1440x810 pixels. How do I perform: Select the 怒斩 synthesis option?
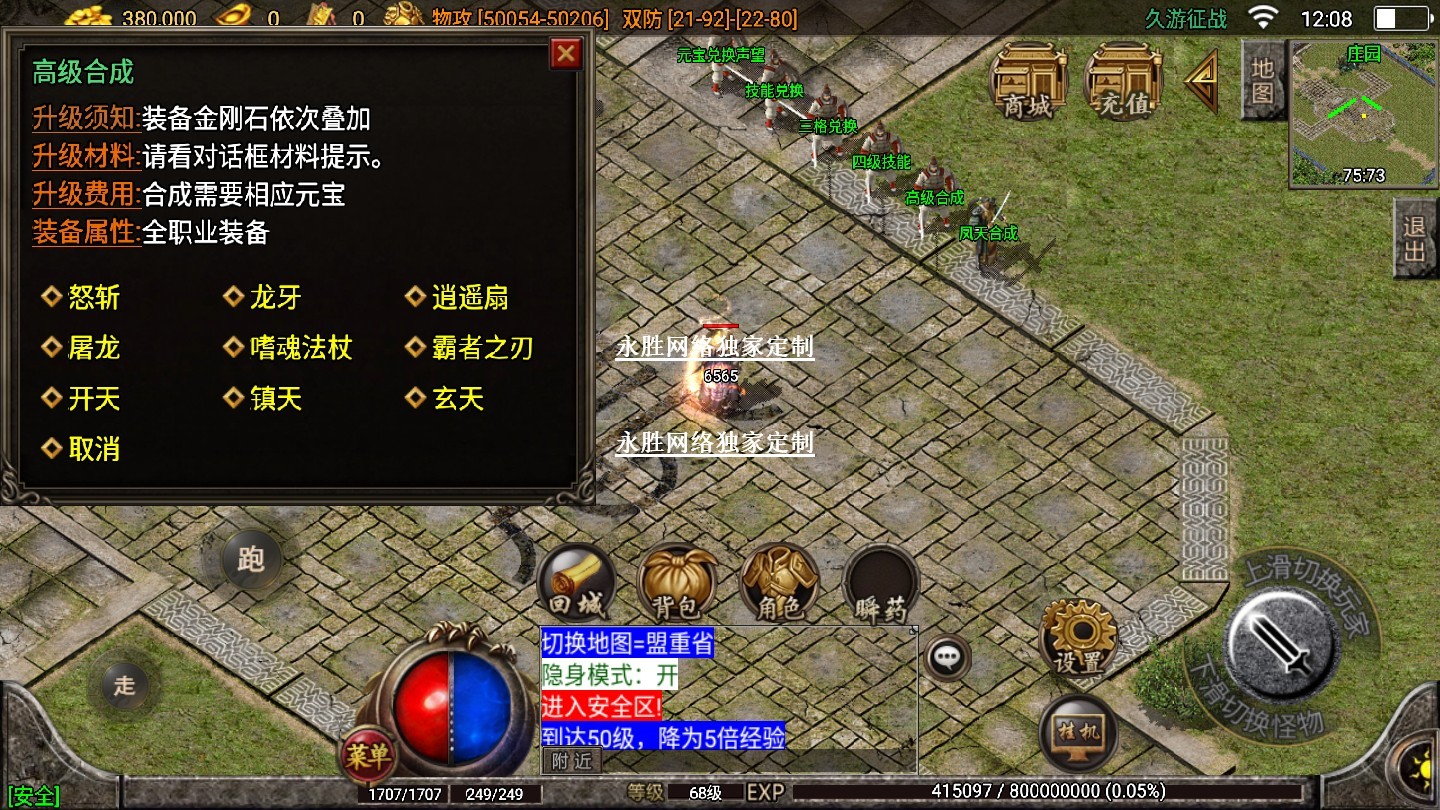pos(94,297)
